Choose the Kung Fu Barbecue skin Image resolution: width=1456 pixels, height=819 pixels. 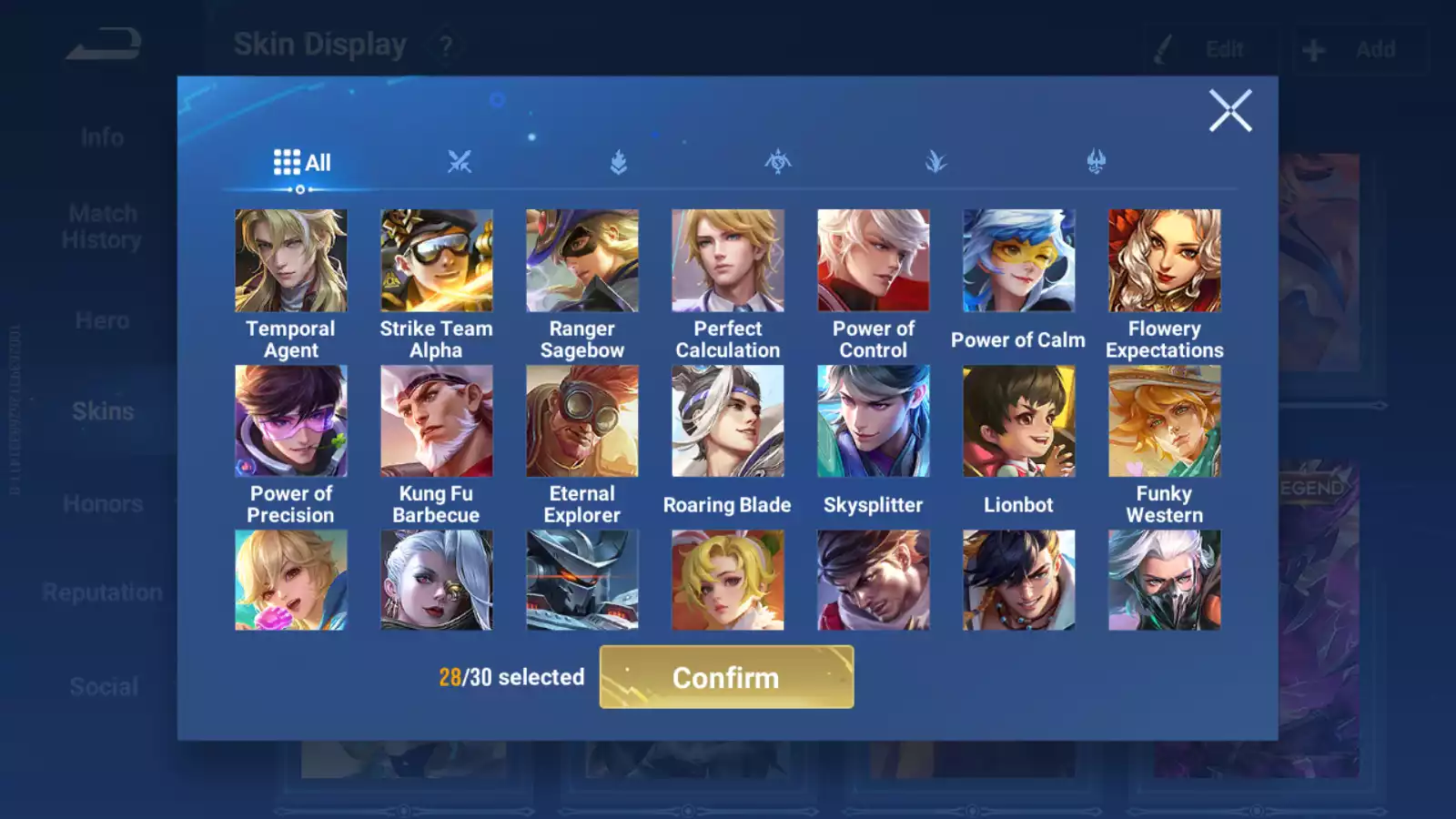(436, 421)
